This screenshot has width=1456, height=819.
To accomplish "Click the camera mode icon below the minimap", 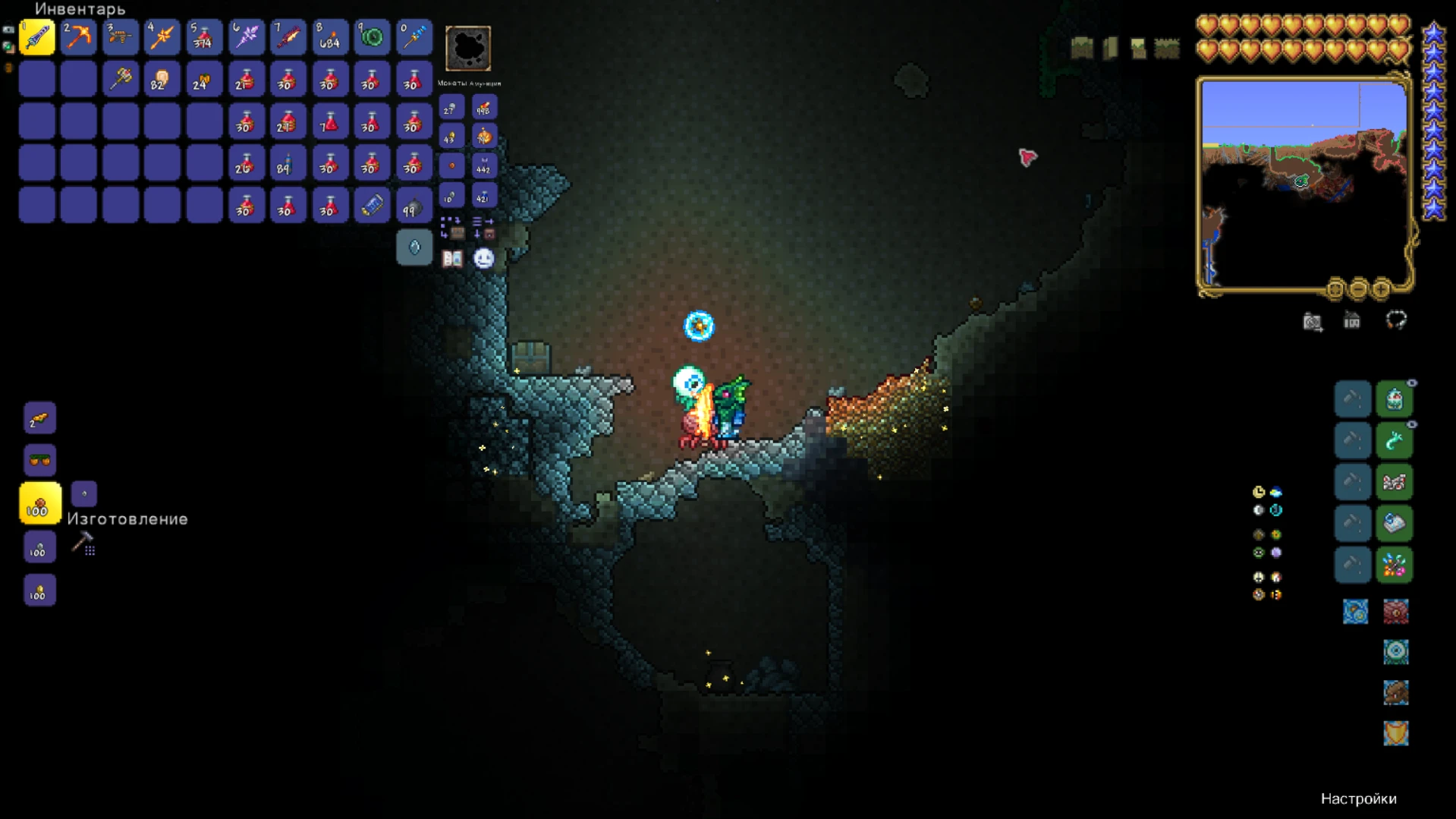I will pyautogui.click(x=1313, y=322).
